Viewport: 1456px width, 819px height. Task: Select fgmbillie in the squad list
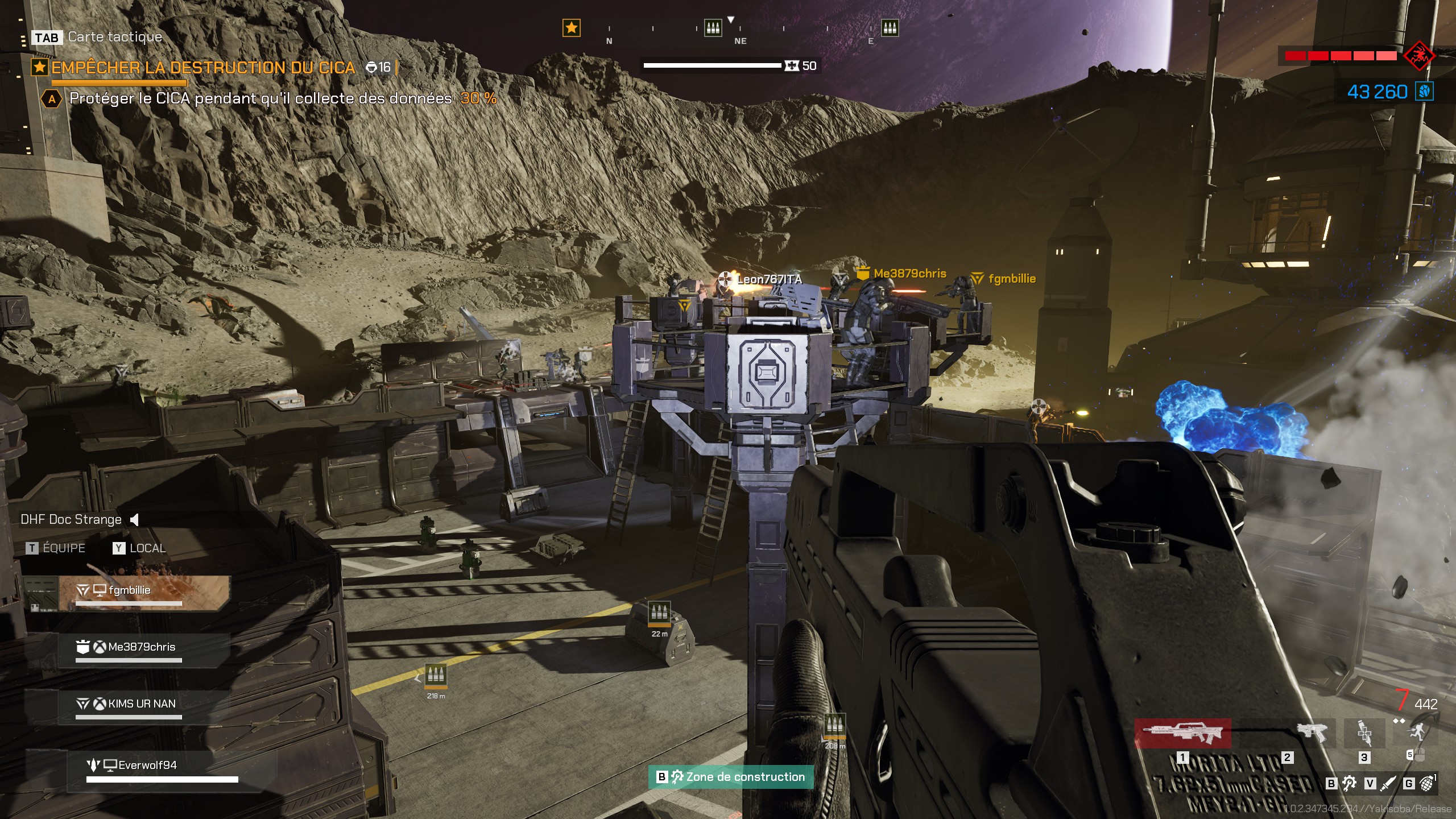coord(130,591)
